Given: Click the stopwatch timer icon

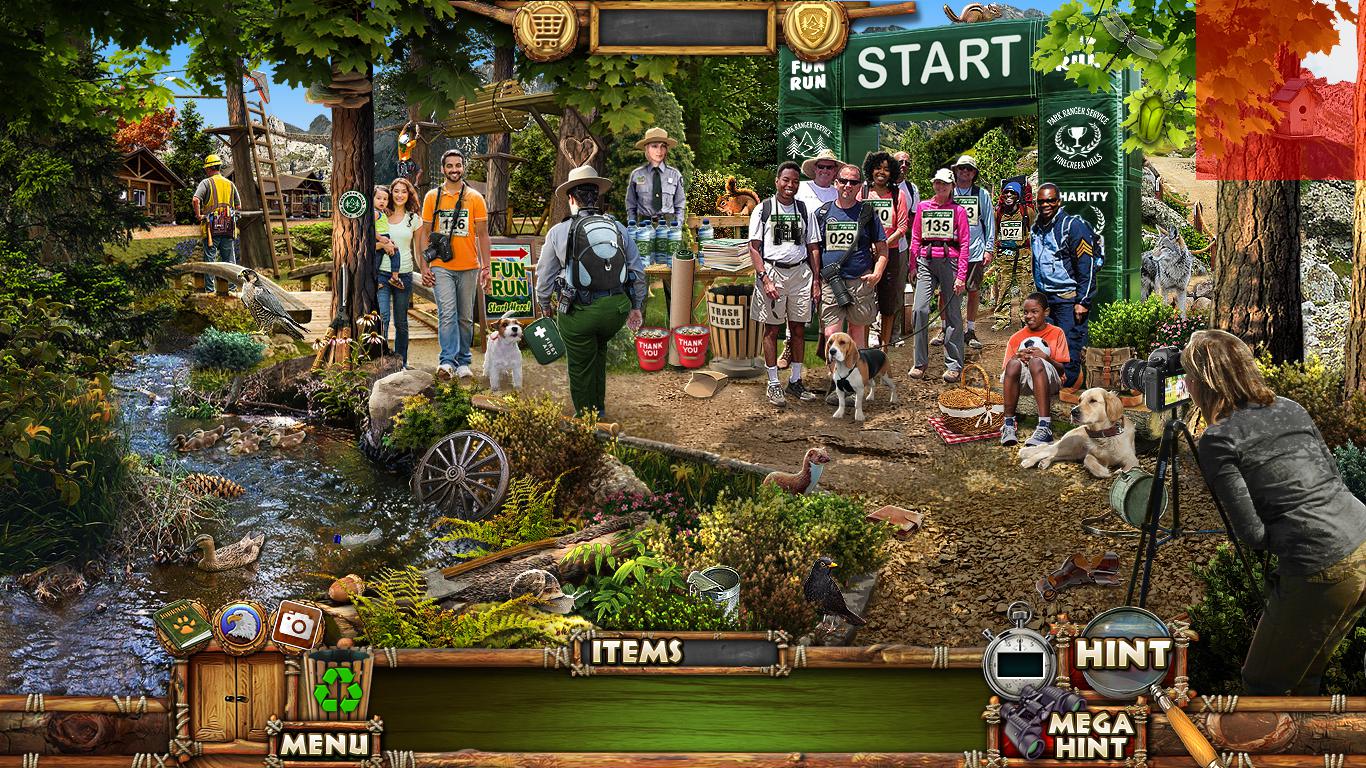Looking at the screenshot, I should click(x=1018, y=660).
